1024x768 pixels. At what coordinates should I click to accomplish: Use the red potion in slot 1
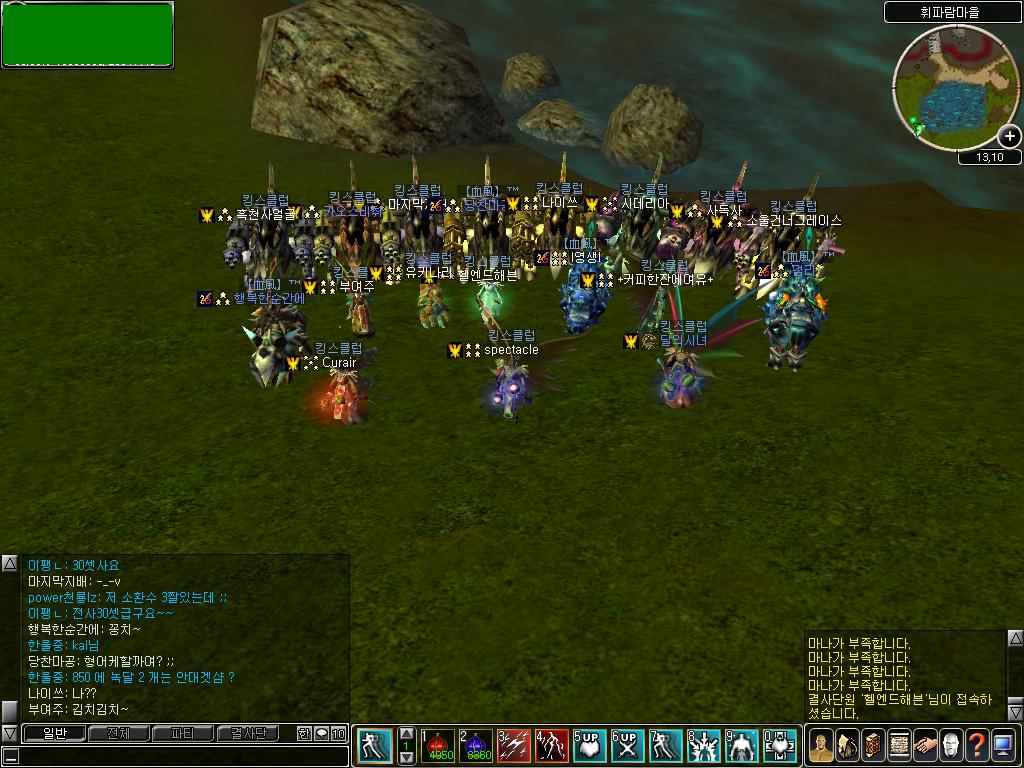(440, 746)
